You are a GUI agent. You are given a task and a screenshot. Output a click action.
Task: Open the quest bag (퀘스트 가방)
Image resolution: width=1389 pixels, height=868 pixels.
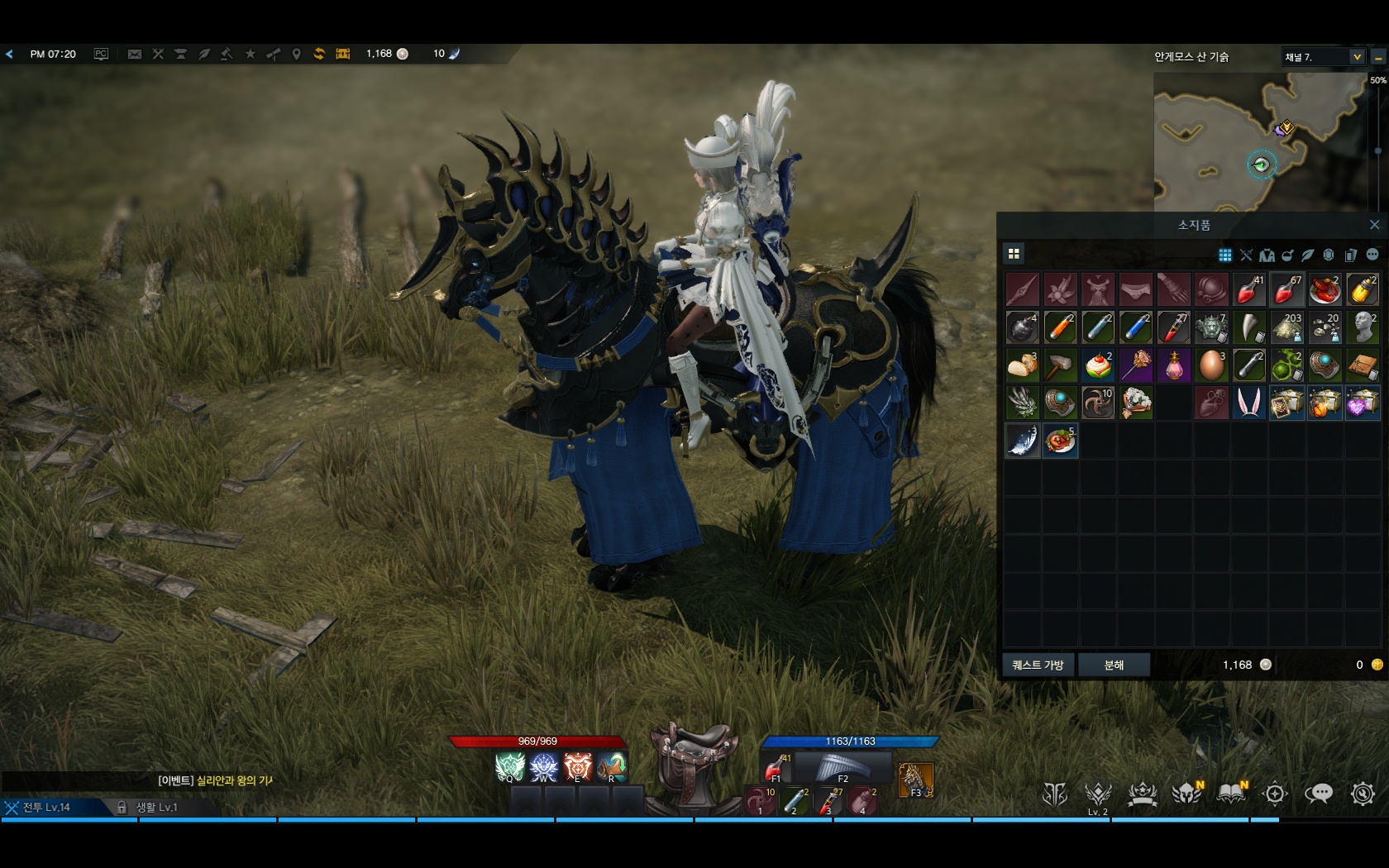coord(1038,665)
